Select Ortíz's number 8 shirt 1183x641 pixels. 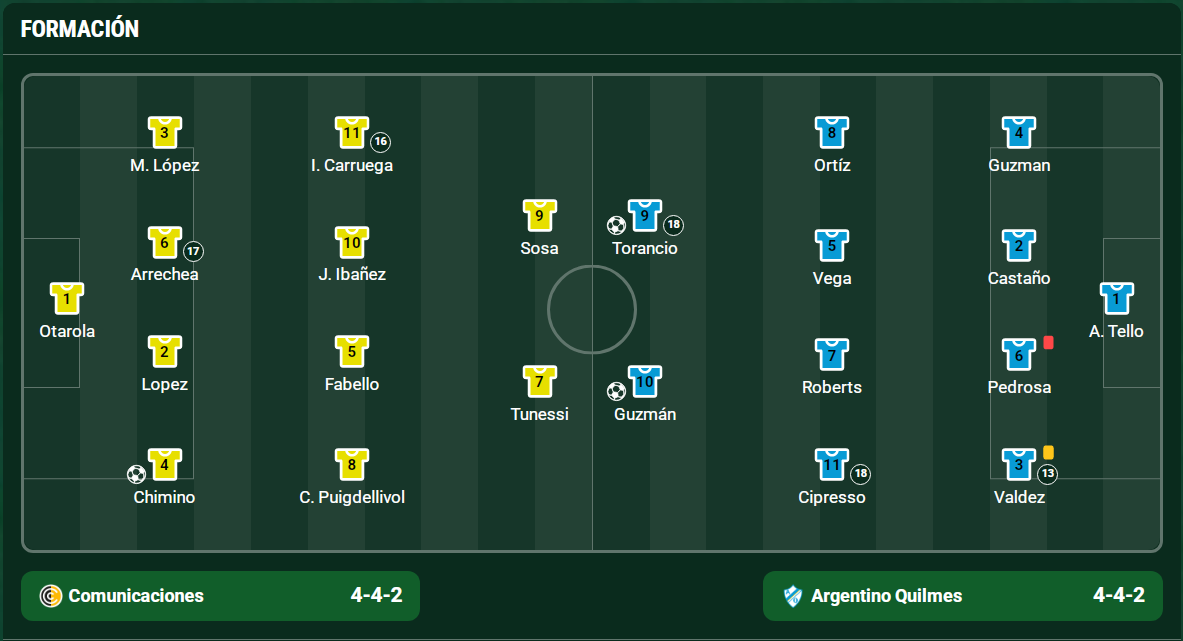(x=832, y=133)
